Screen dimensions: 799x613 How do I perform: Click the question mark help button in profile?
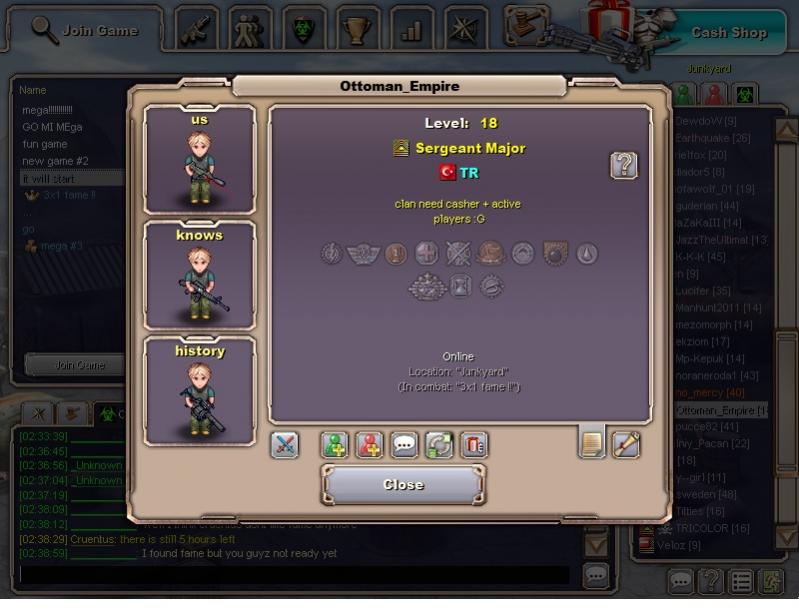point(624,166)
